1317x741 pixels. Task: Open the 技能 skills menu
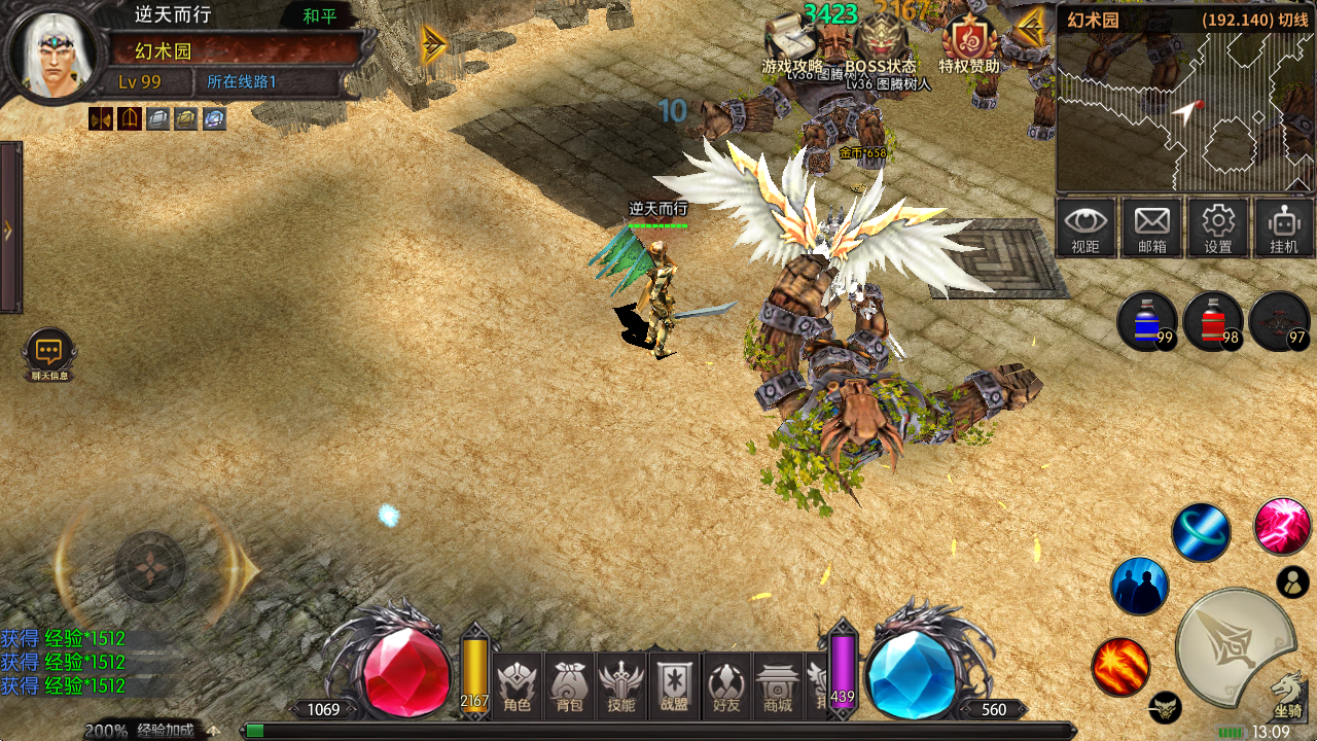pos(621,686)
